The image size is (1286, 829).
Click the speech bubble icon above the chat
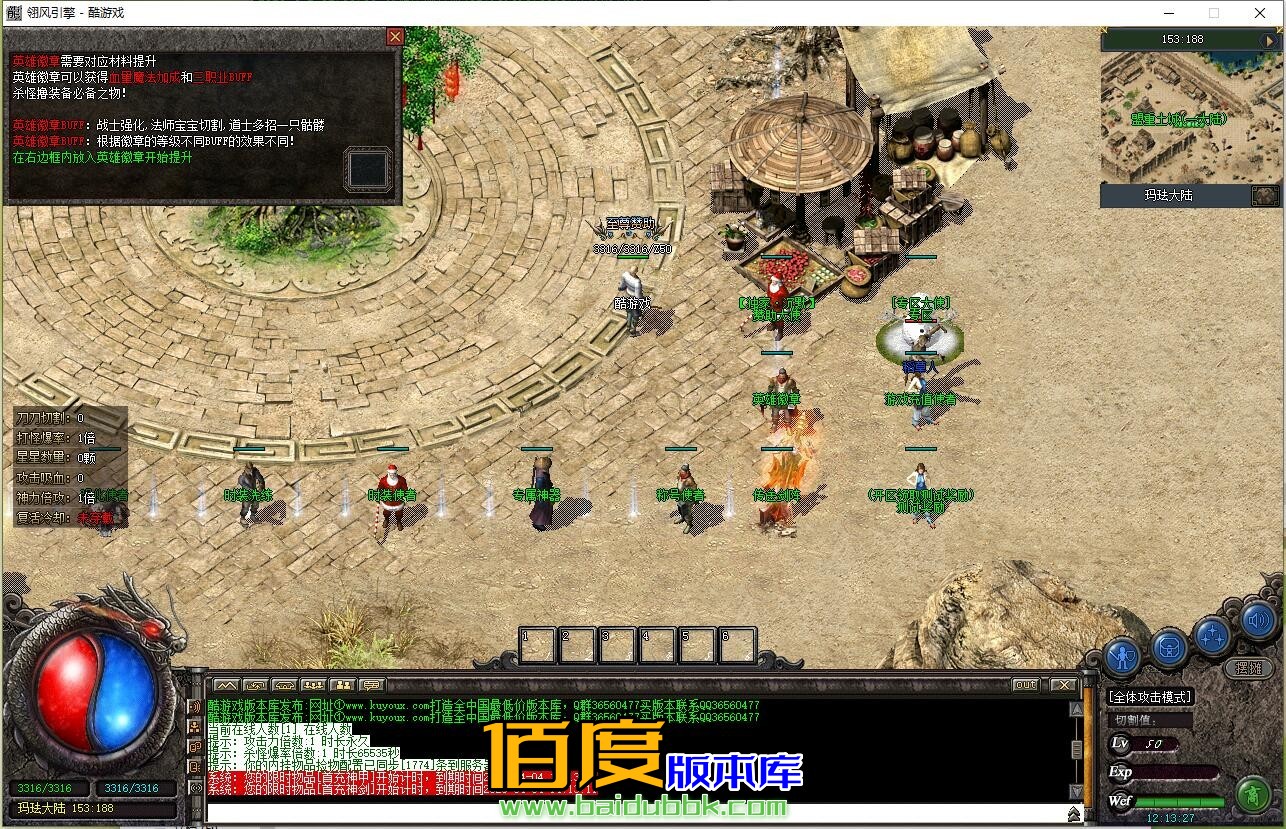(x=372, y=685)
